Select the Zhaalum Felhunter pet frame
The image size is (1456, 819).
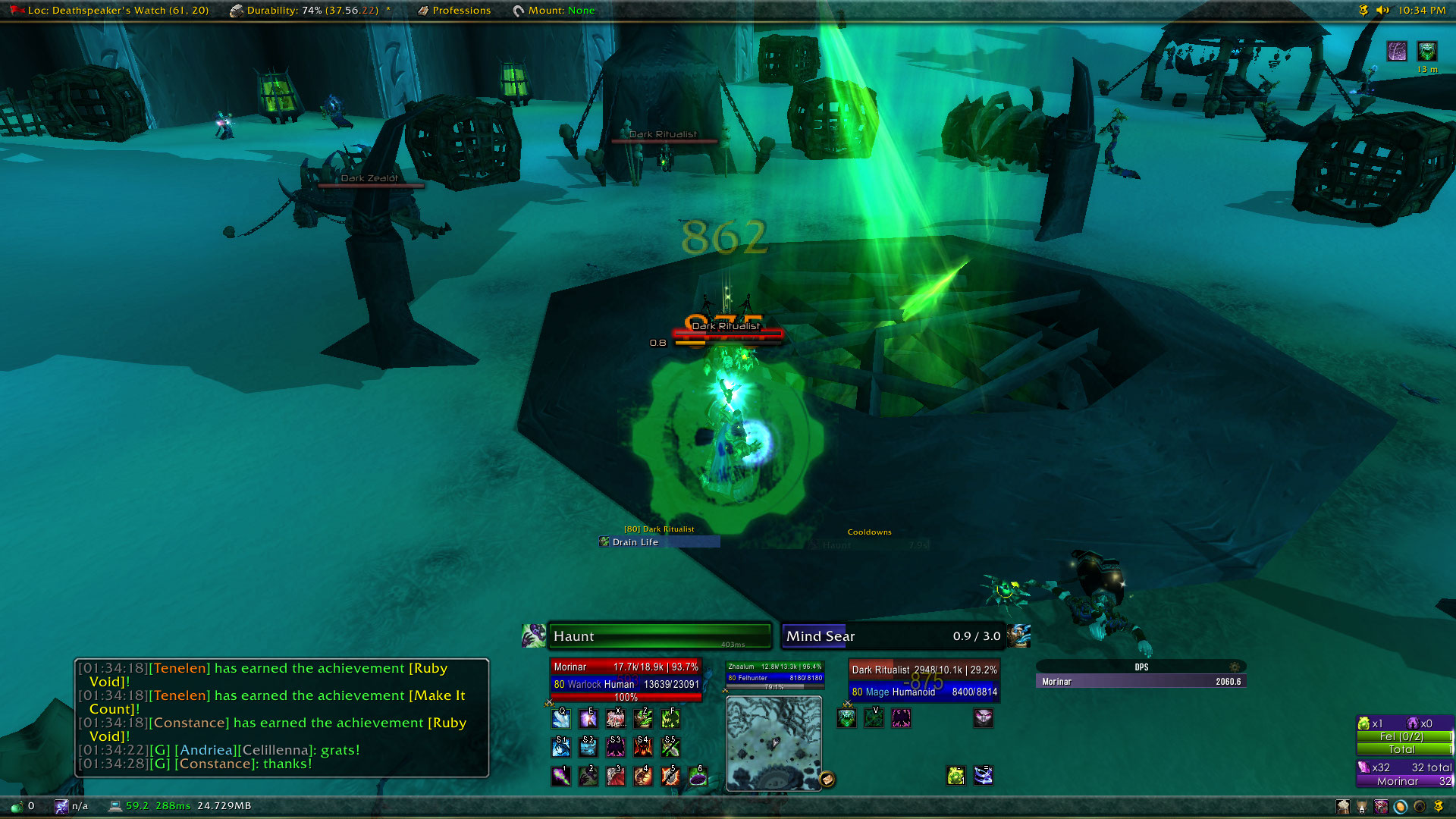coord(774,673)
